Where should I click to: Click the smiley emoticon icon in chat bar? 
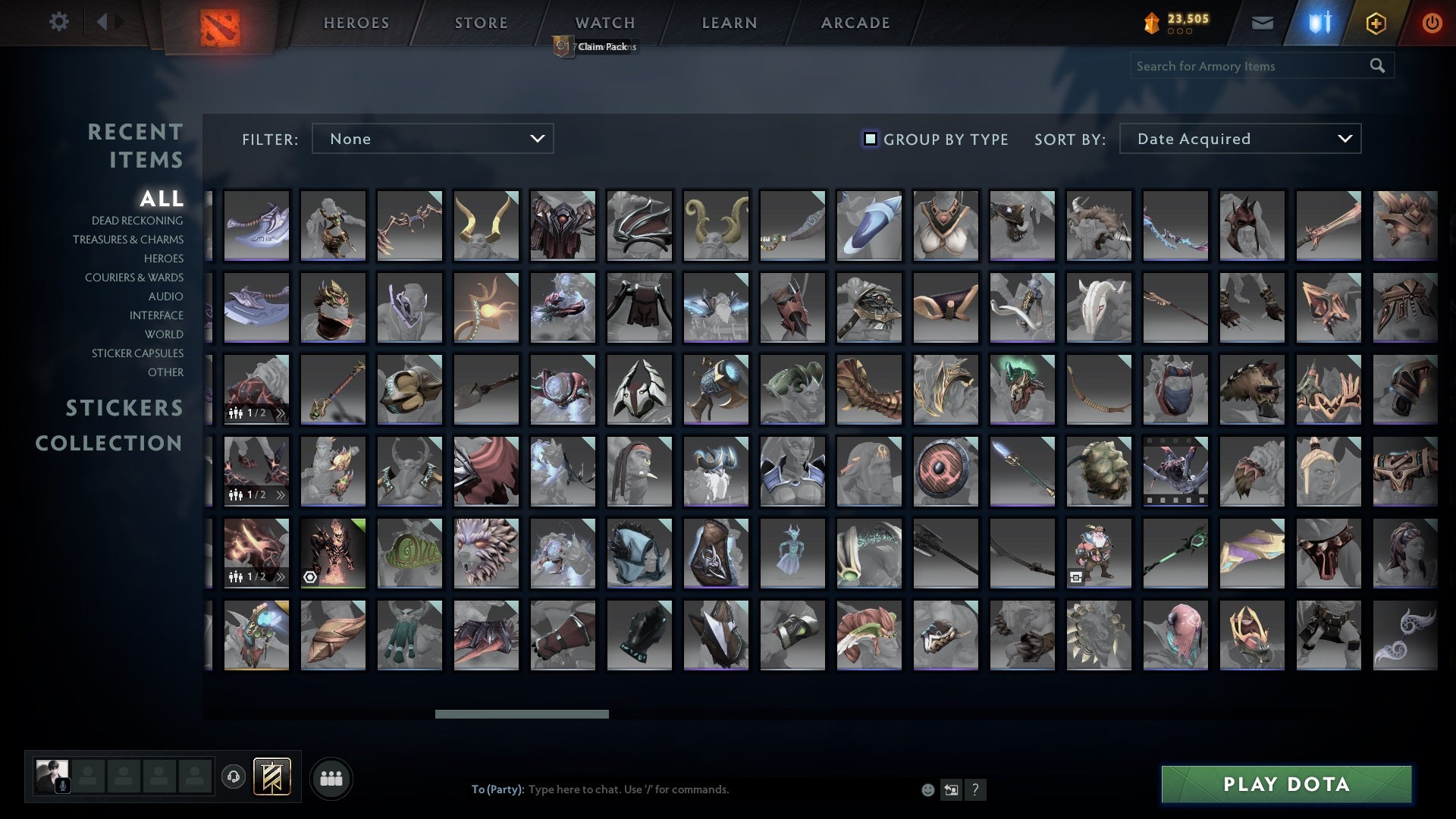(x=927, y=789)
